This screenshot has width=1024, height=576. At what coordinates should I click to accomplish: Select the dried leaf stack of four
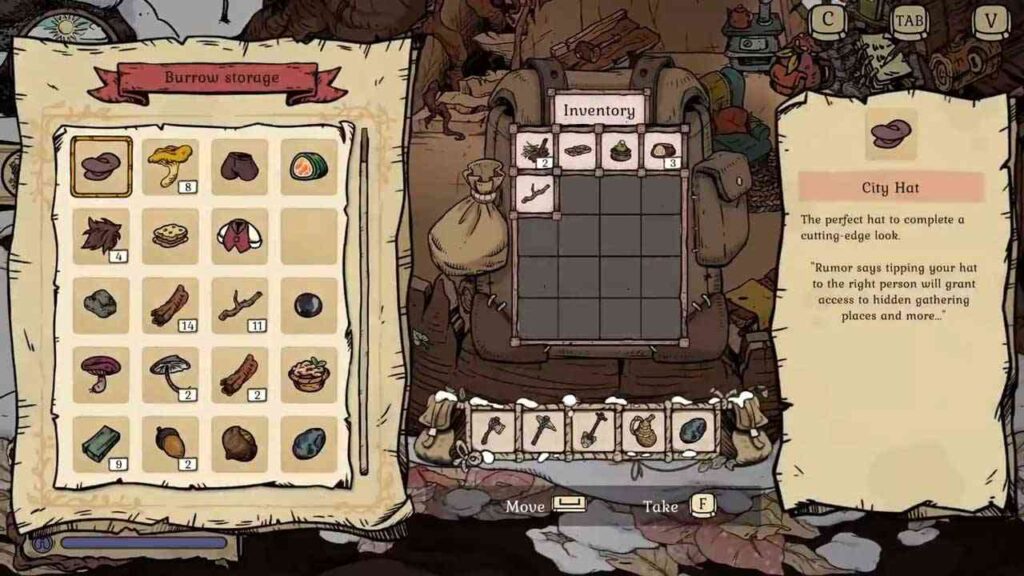[x=101, y=236]
